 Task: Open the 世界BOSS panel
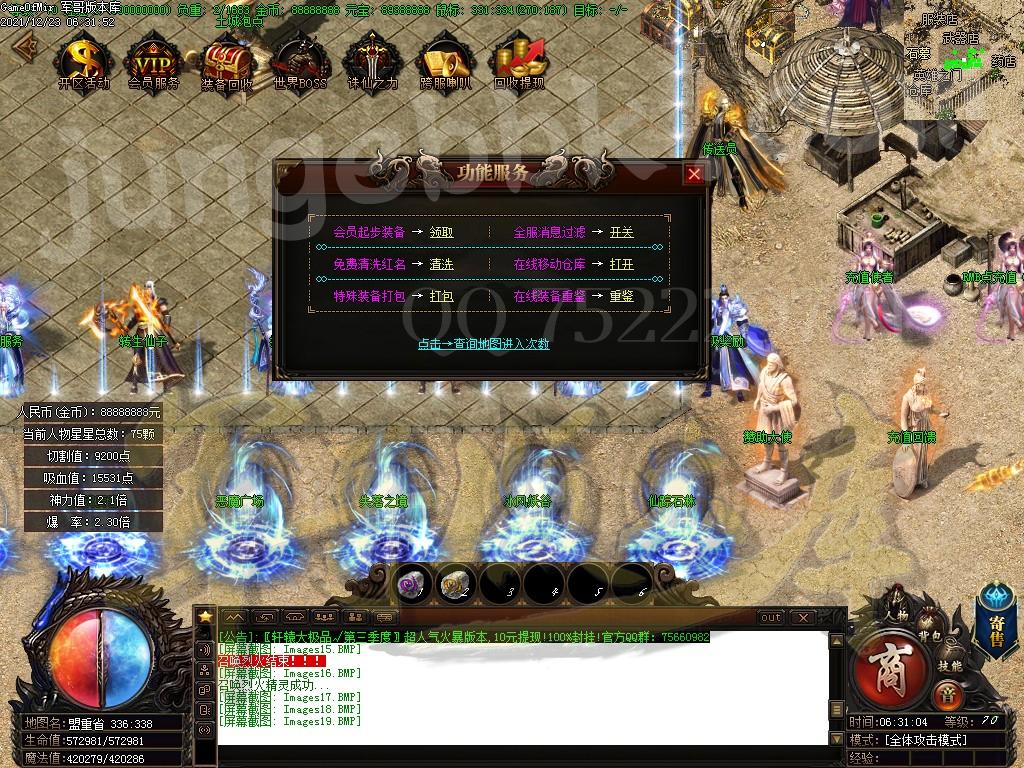300,62
